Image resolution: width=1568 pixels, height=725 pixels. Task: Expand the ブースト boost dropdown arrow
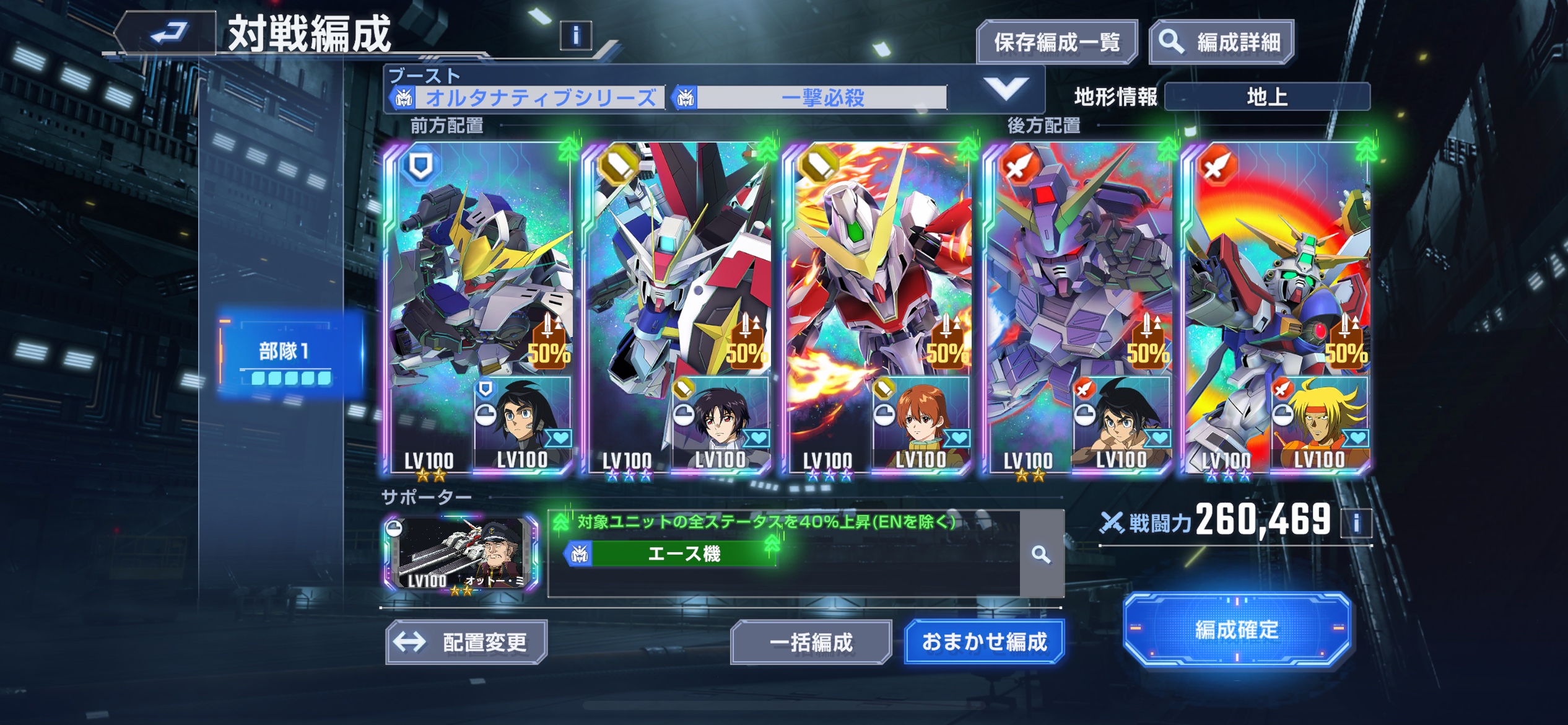tap(1006, 90)
